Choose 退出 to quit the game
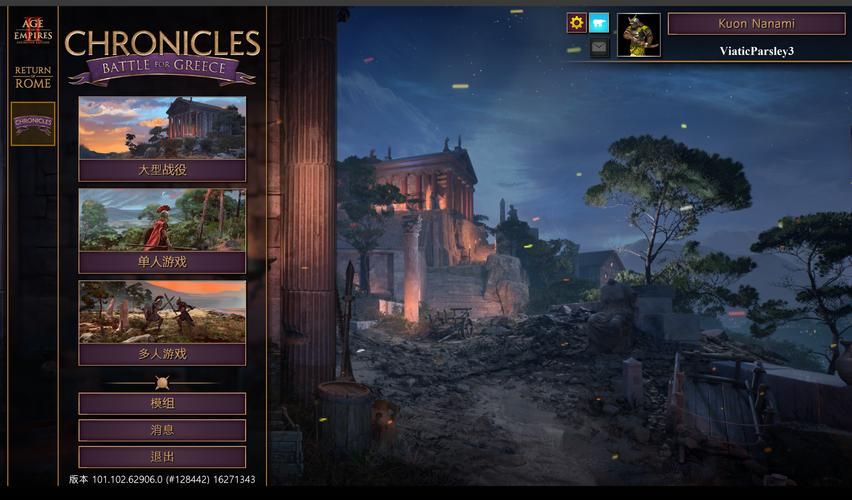Screen dimensions: 852x500 point(162,457)
